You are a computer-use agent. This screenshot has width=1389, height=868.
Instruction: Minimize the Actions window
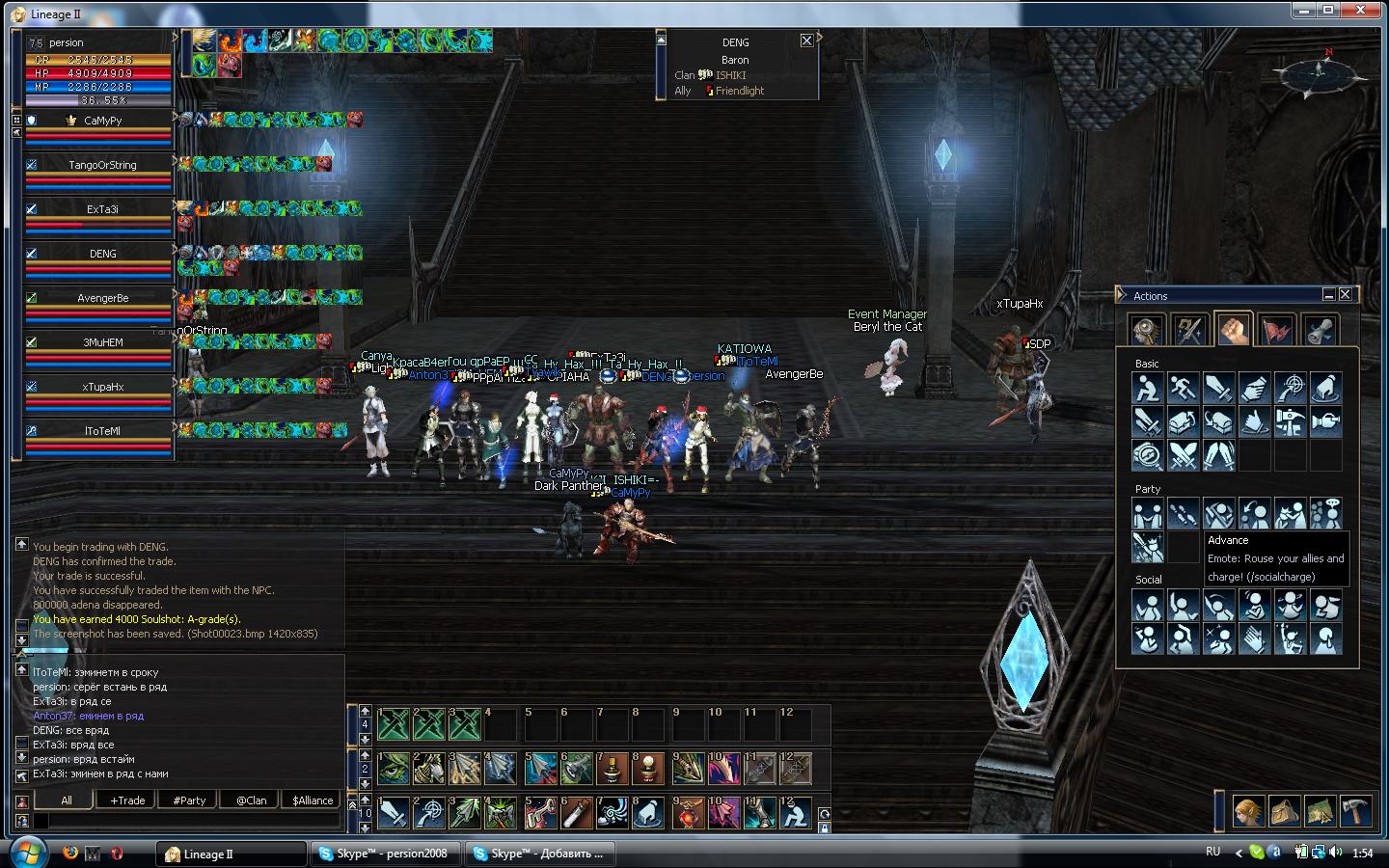(x=1328, y=294)
